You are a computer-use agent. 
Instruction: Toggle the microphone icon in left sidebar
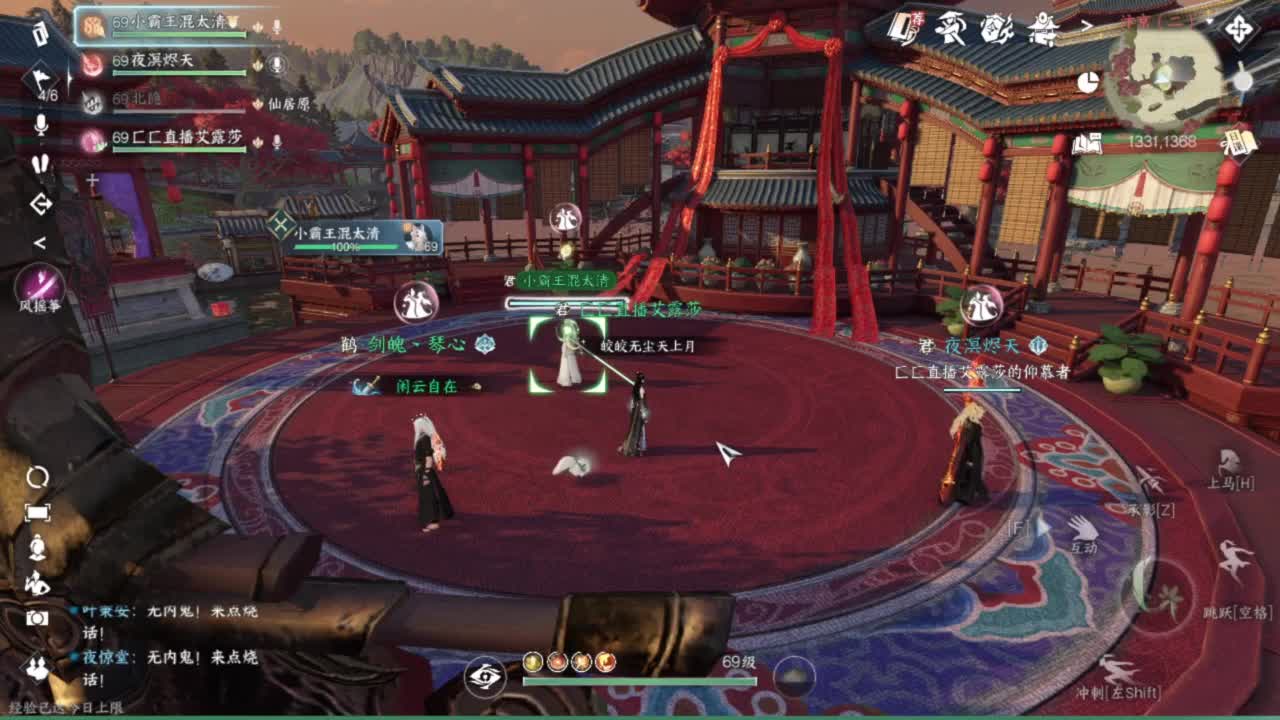[x=40, y=125]
